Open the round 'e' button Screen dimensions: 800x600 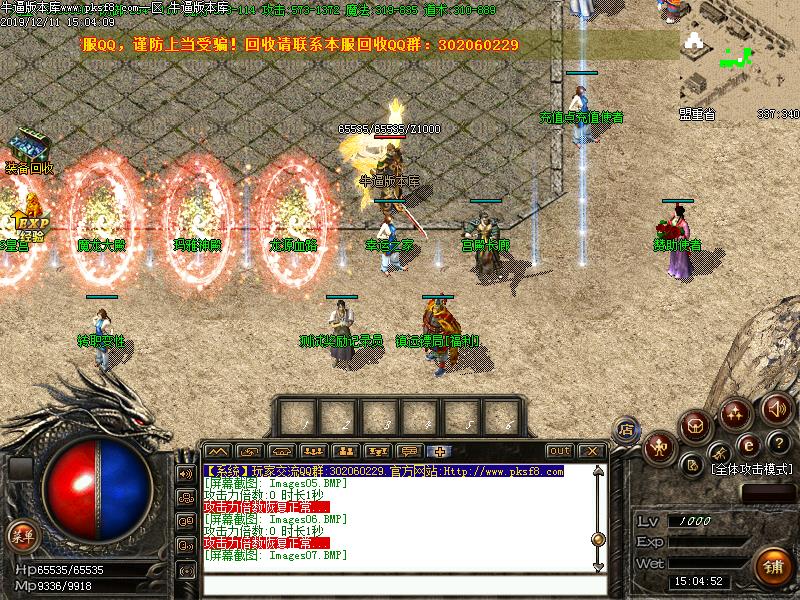point(746,445)
